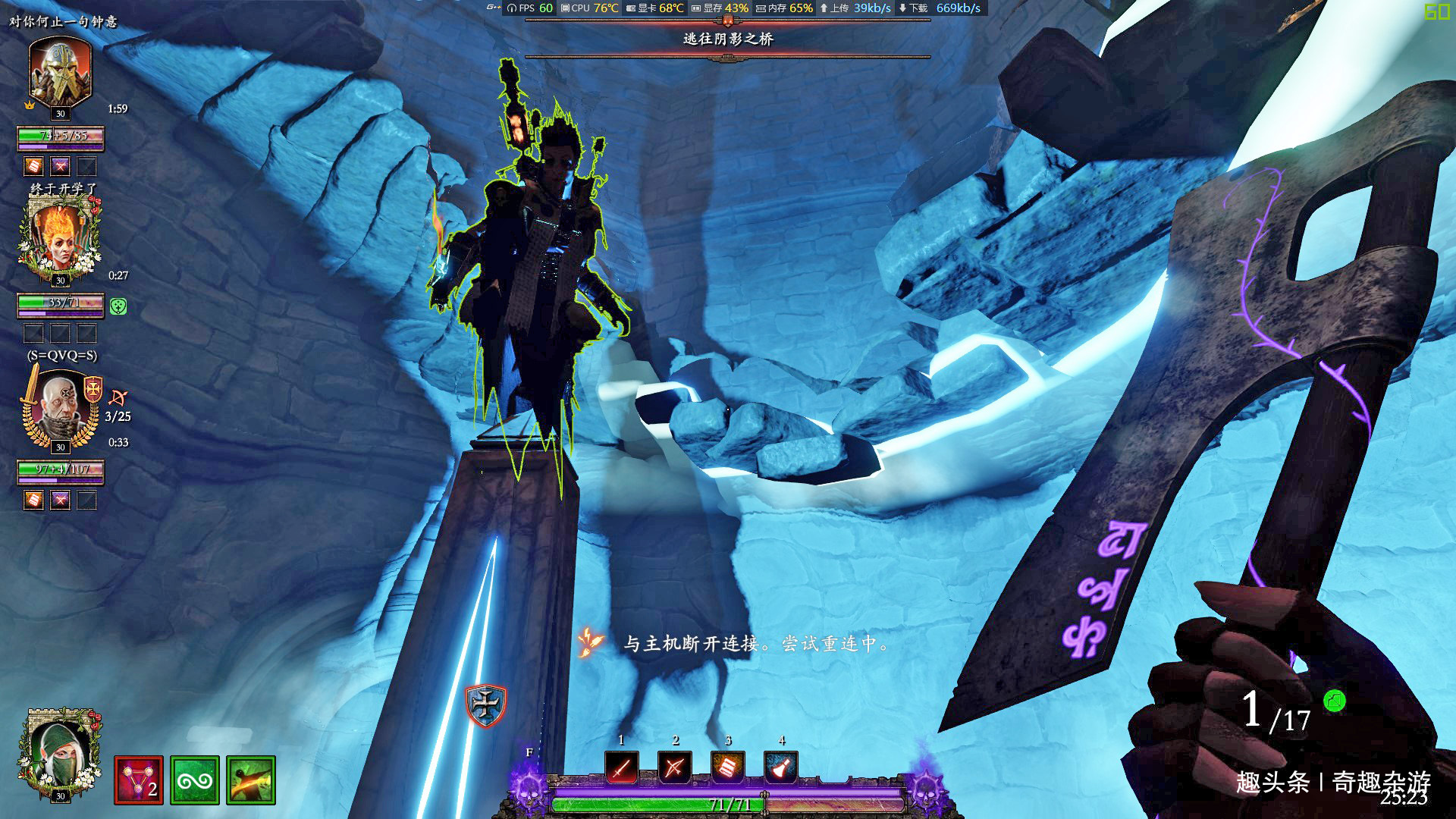Click the green status icon beside flame-haired teammate

coord(118,306)
